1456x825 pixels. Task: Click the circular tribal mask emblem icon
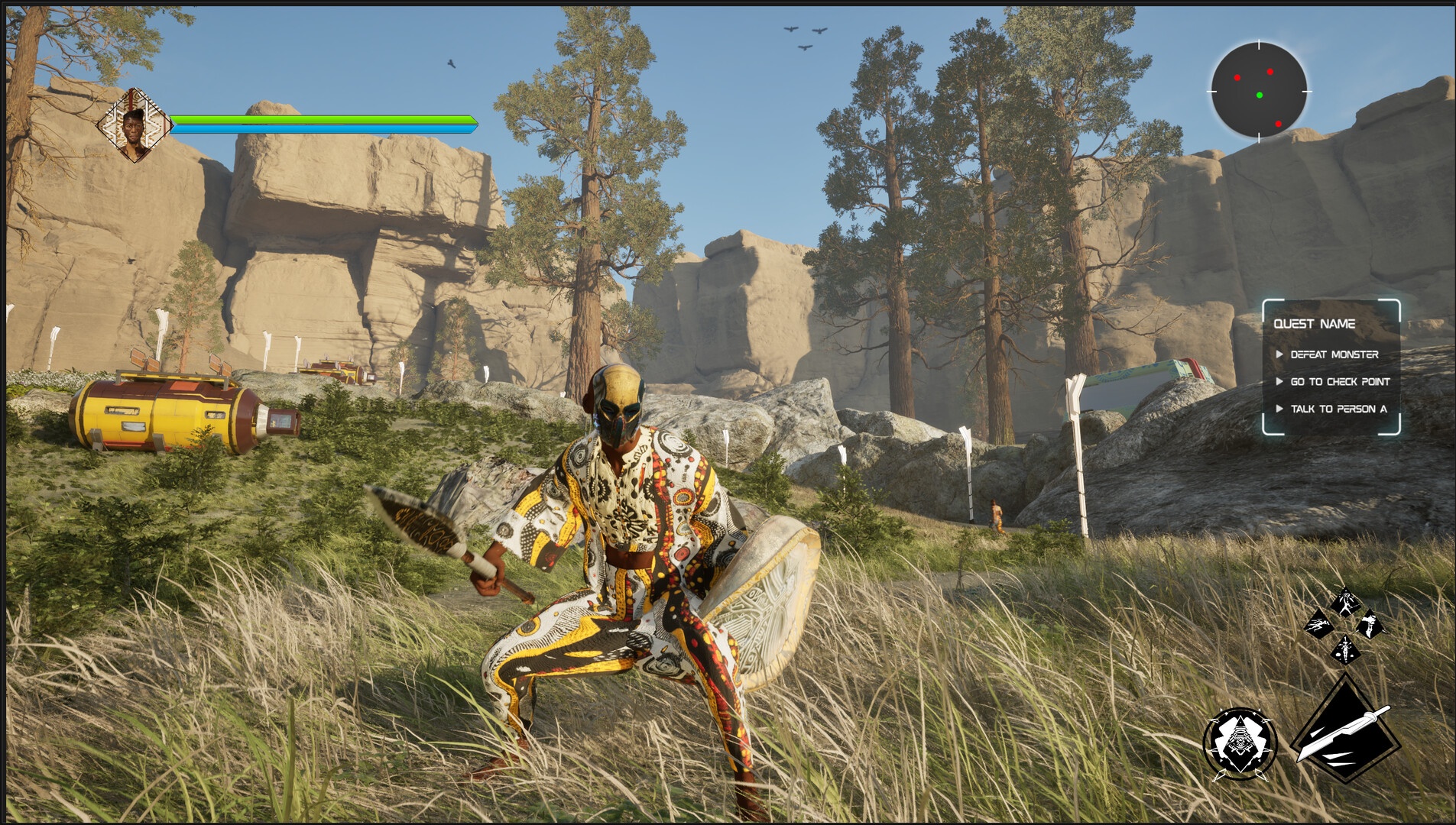pyautogui.click(x=1239, y=743)
